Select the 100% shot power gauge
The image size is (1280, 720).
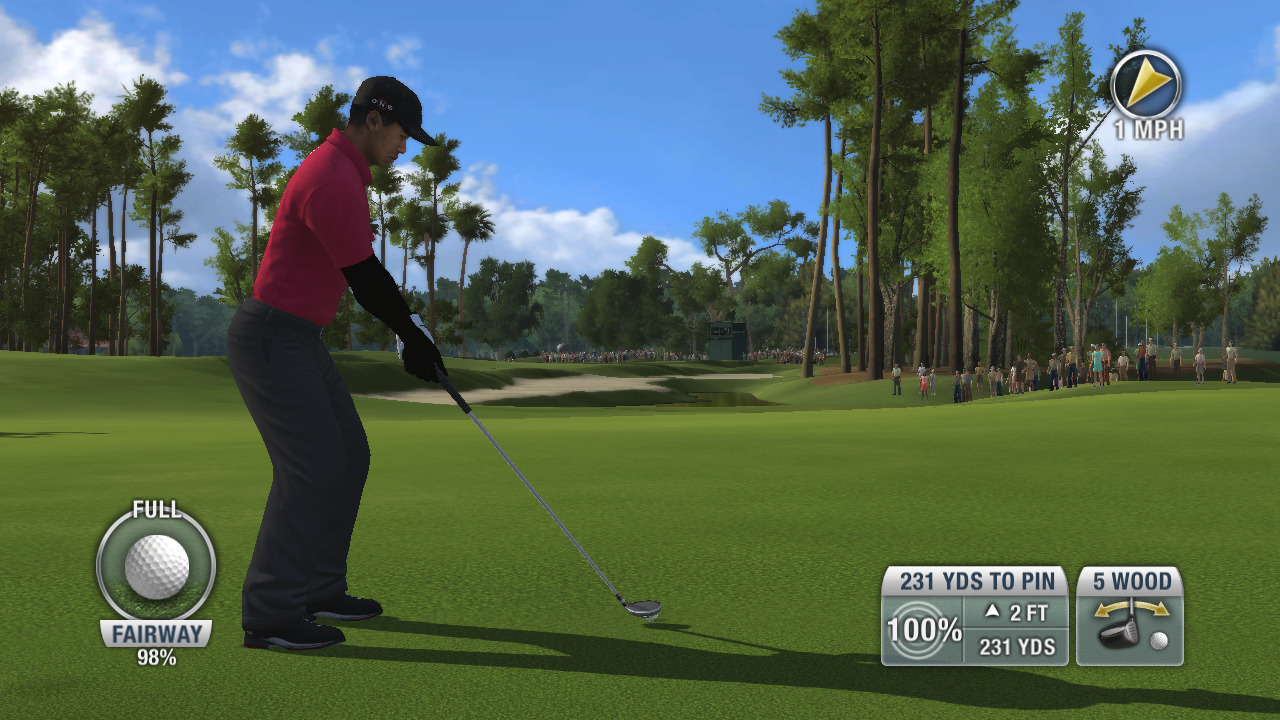(922, 630)
